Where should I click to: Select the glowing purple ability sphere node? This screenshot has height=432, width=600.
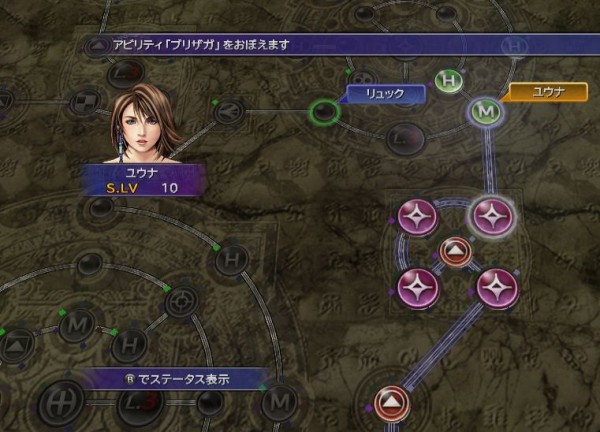pyautogui.click(x=491, y=214)
